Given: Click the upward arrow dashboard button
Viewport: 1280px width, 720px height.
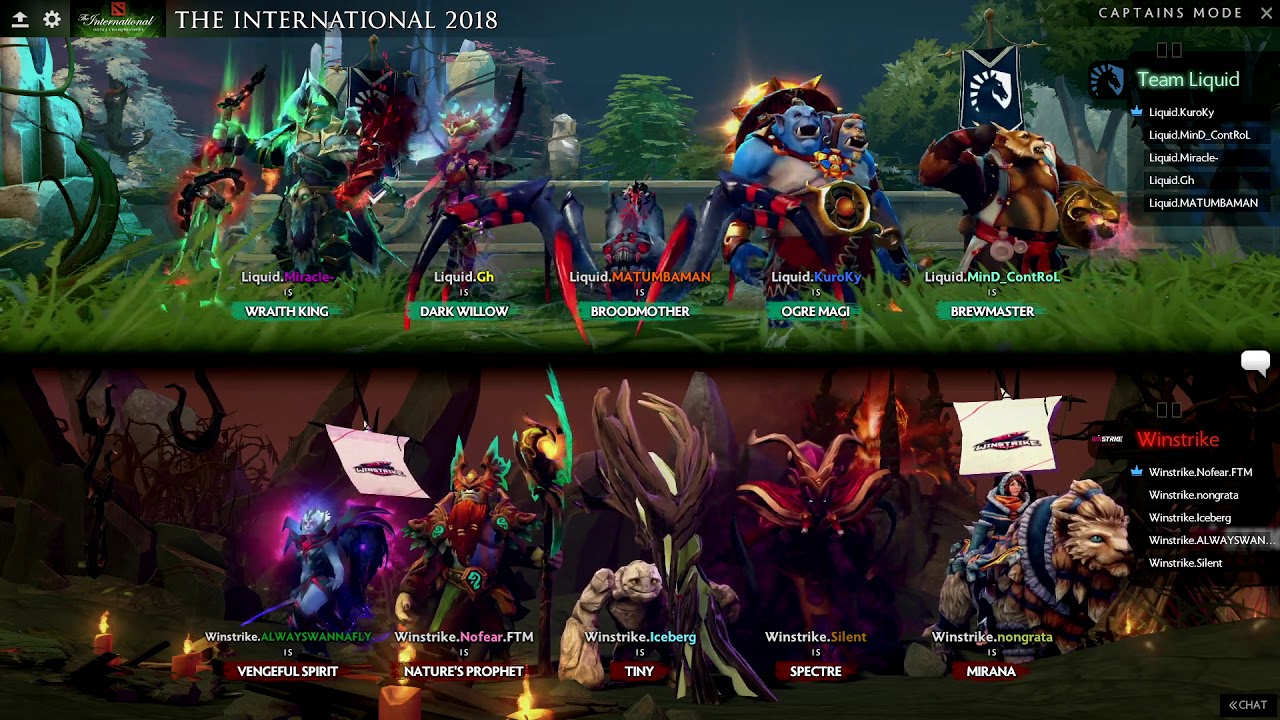Looking at the screenshot, I should click(20, 19).
